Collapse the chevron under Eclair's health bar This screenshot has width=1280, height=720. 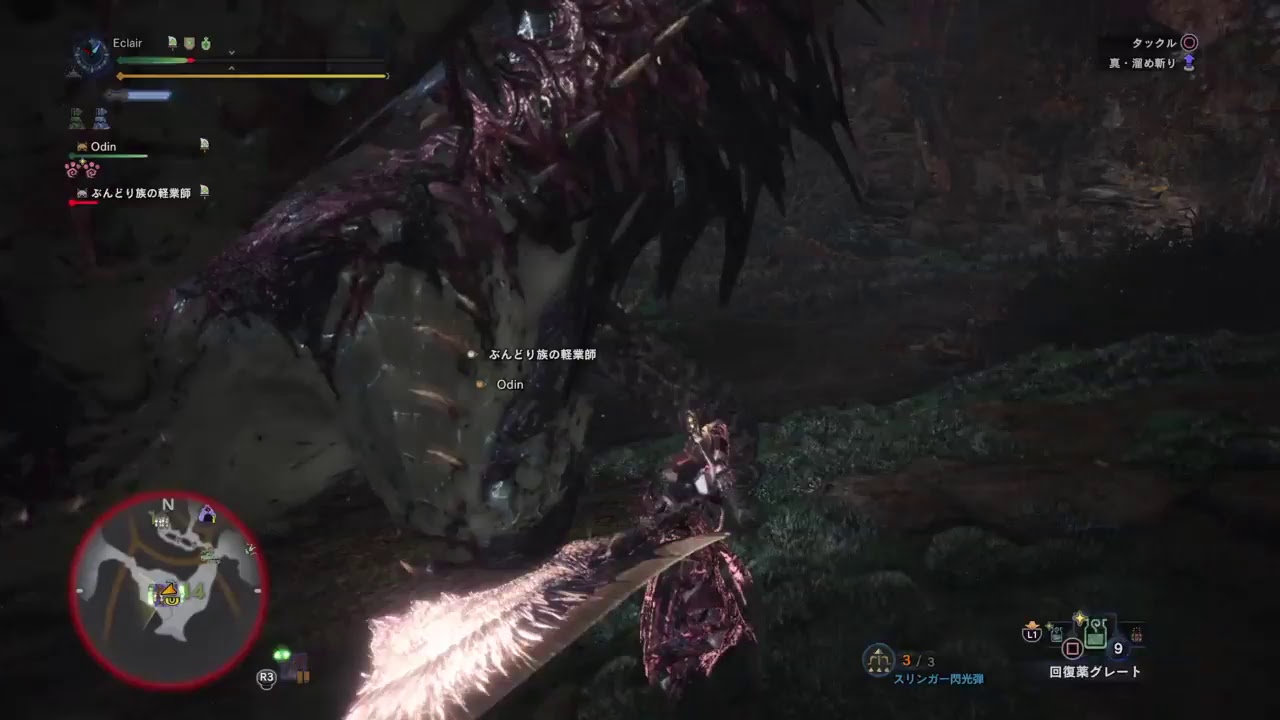(231, 52)
